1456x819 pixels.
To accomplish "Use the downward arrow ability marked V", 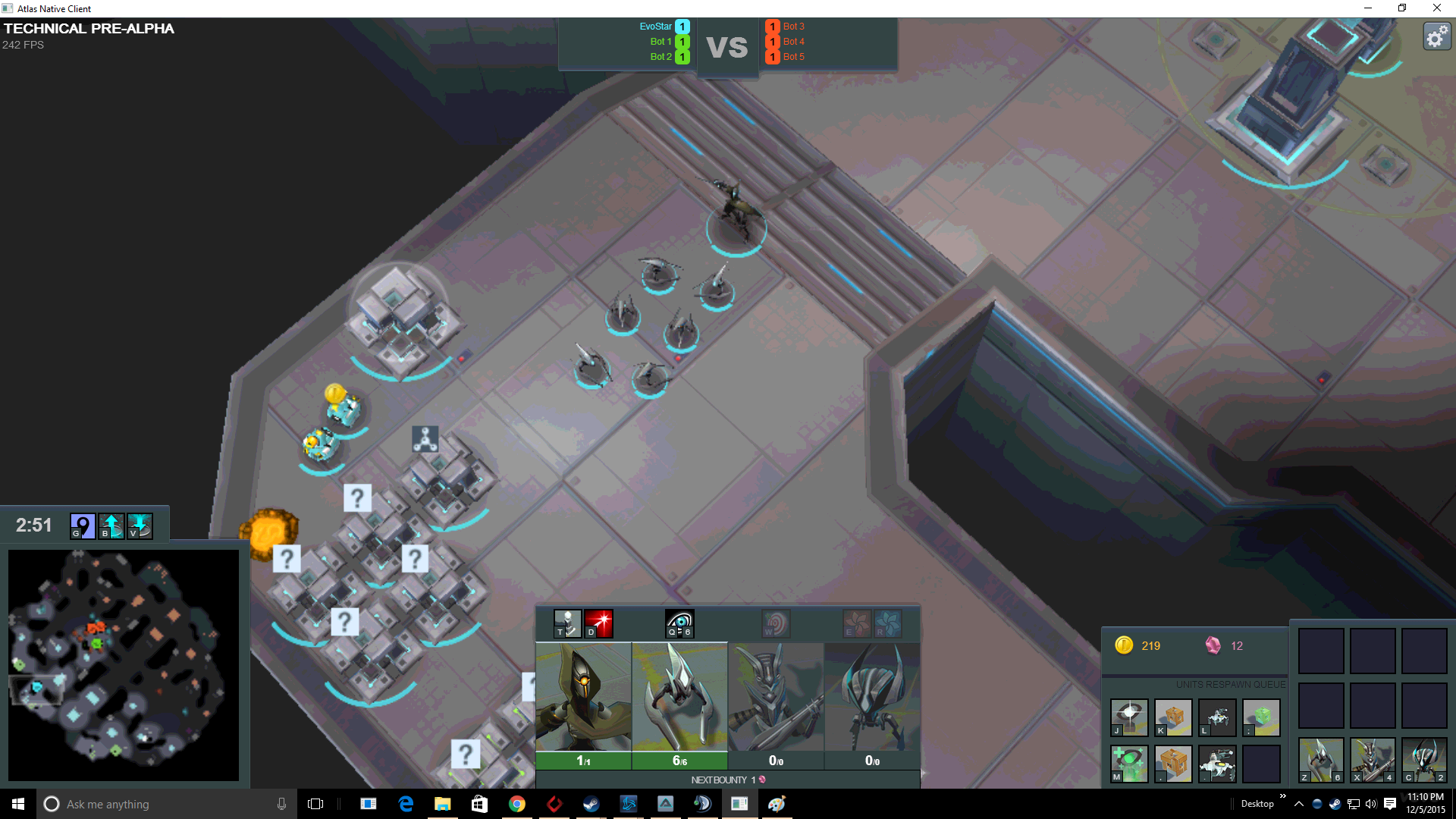I will point(140,526).
